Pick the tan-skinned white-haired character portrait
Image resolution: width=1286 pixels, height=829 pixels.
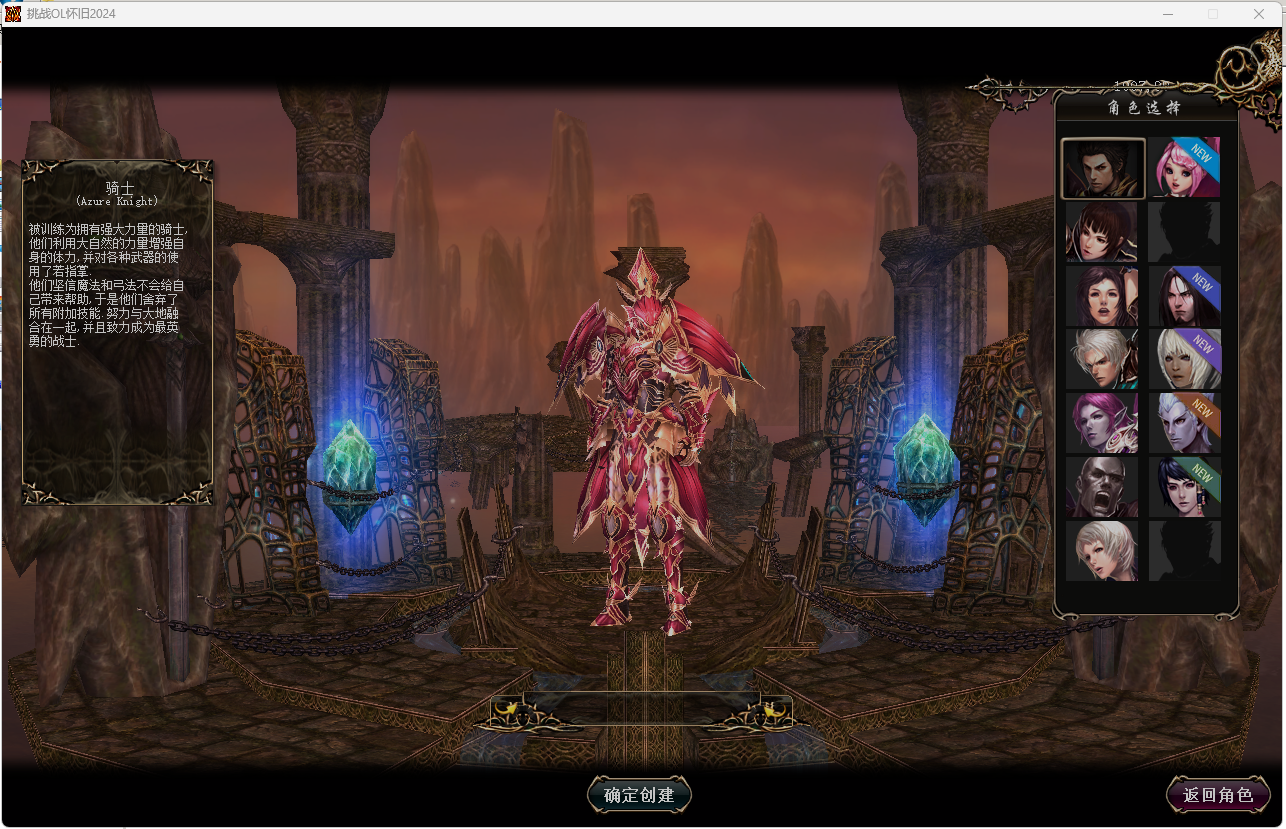tap(1185, 359)
